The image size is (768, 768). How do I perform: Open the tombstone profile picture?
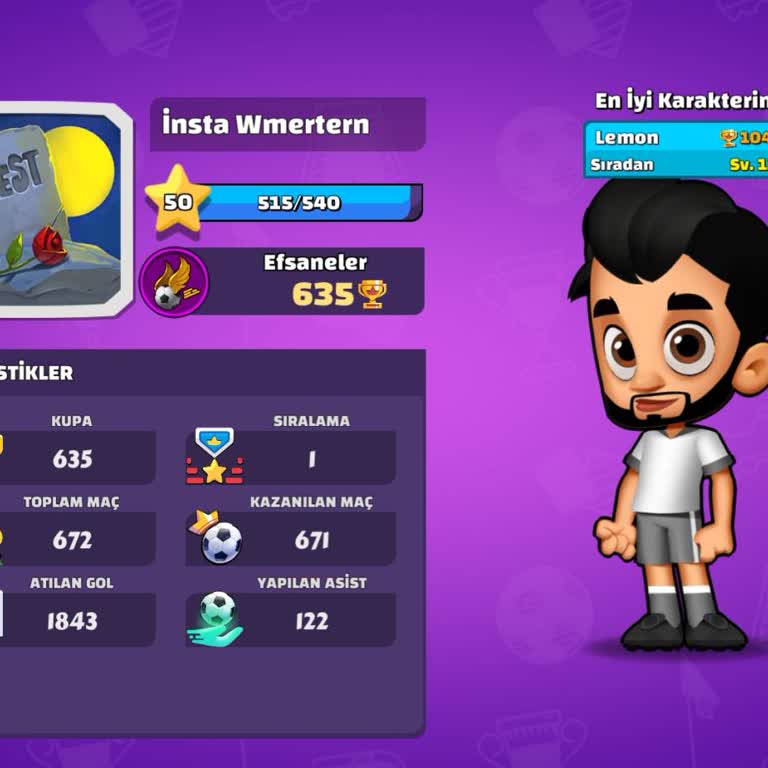(x=62, y=210)
